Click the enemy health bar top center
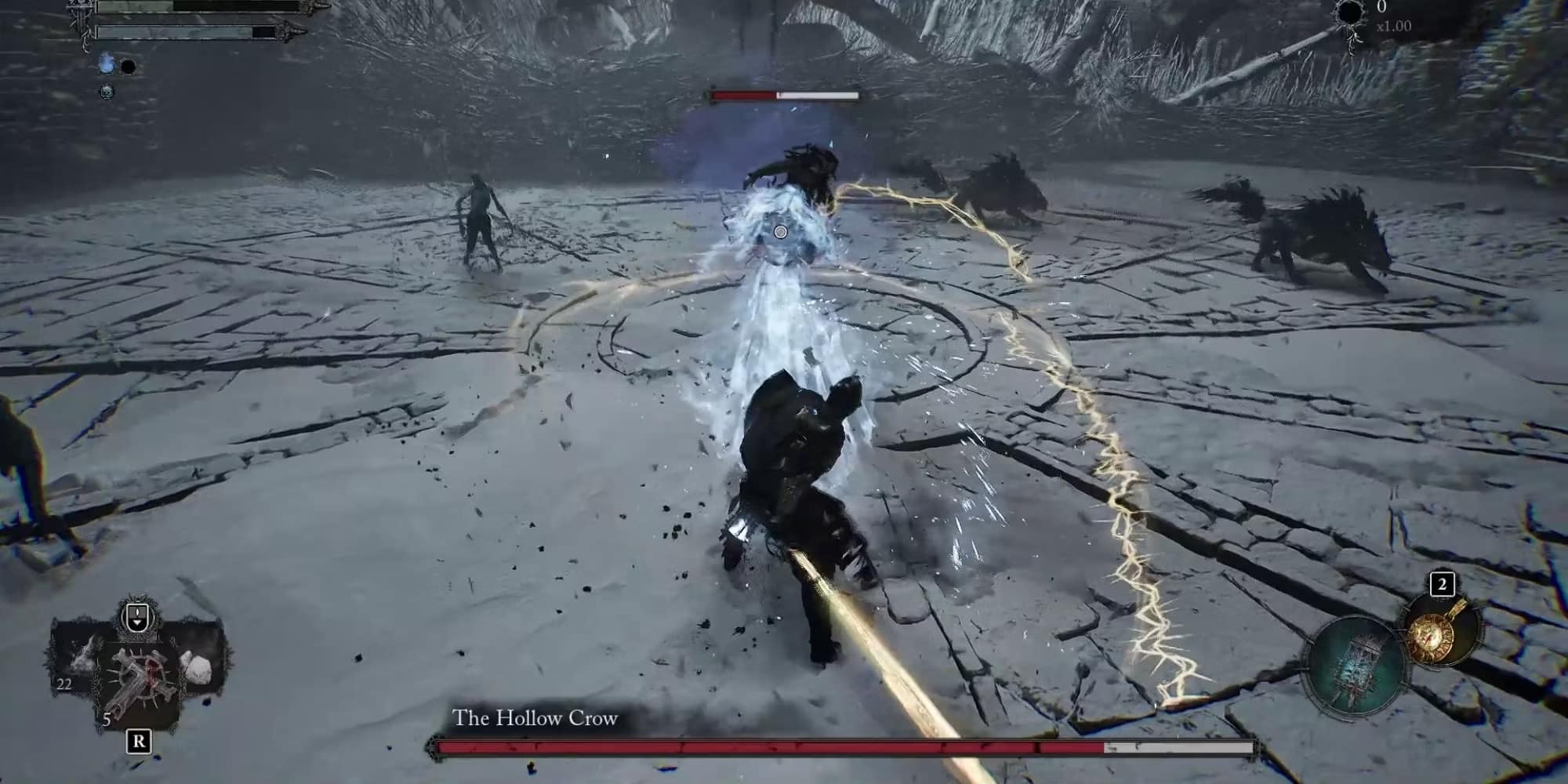The height and width of the screenshot is (784, 1568). tap(784, 95)
